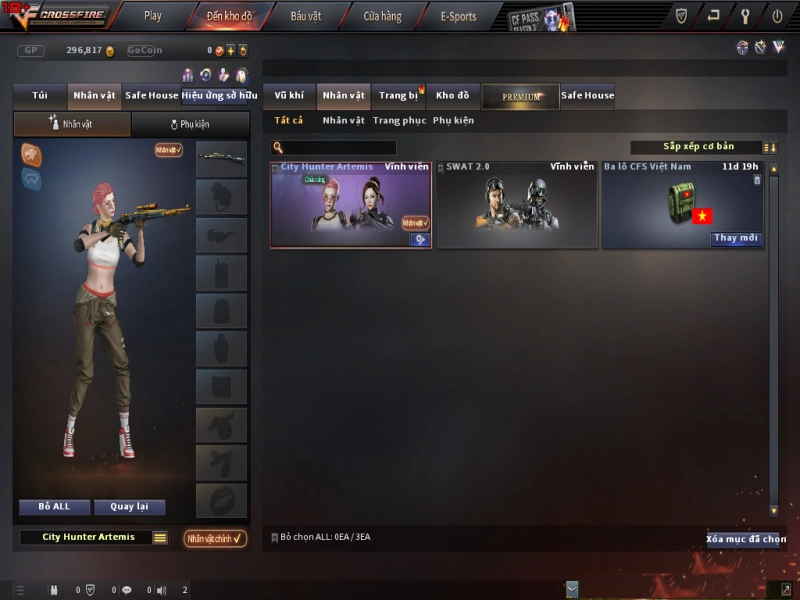Click the Quay lại button

tap(129, 507)
